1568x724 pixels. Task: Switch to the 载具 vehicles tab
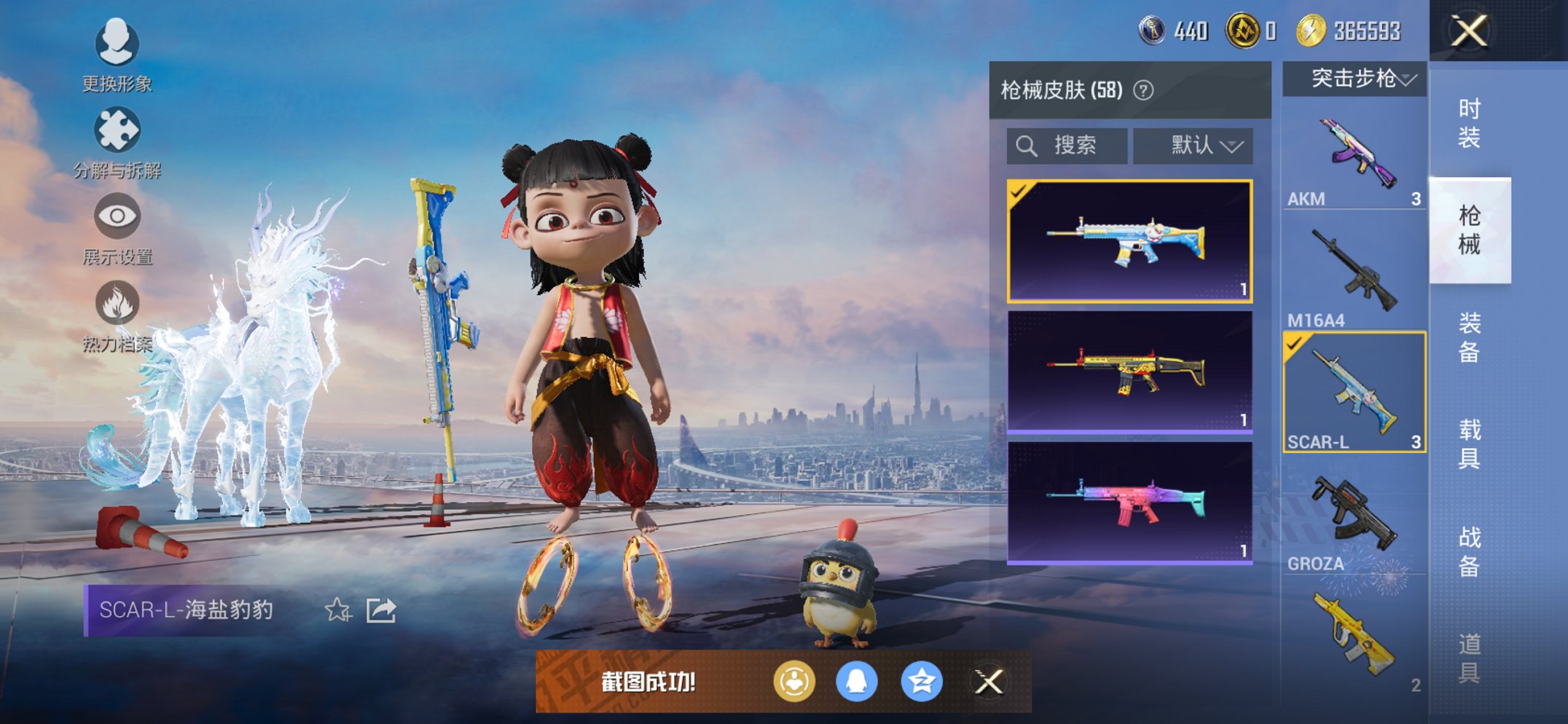coord(1469,444)
